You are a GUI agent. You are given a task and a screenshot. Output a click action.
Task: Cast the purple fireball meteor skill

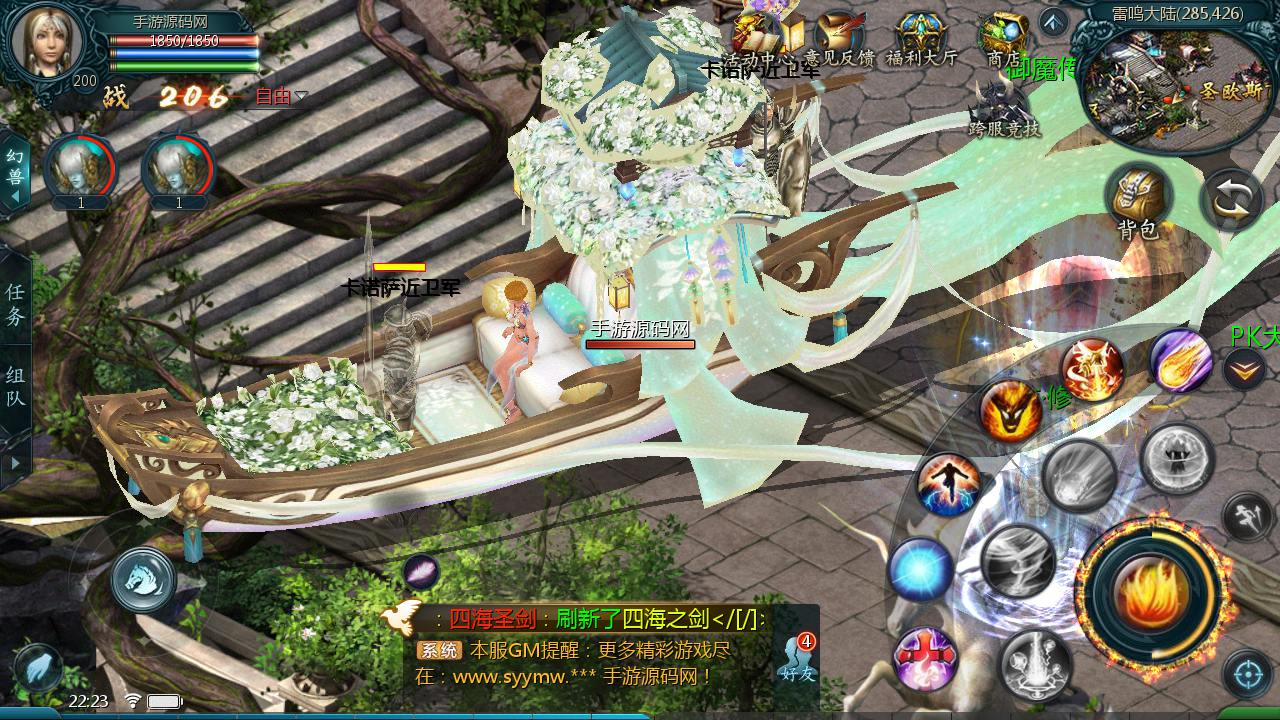click(x=1181, y=360)
